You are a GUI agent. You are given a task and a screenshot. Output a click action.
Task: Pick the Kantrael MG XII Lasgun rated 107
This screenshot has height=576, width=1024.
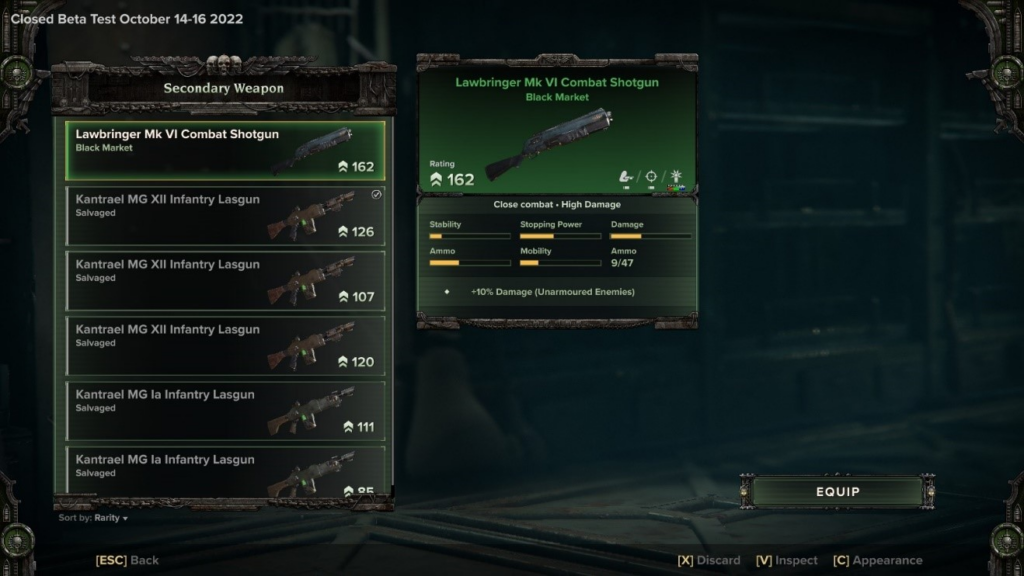click(226, 280)
